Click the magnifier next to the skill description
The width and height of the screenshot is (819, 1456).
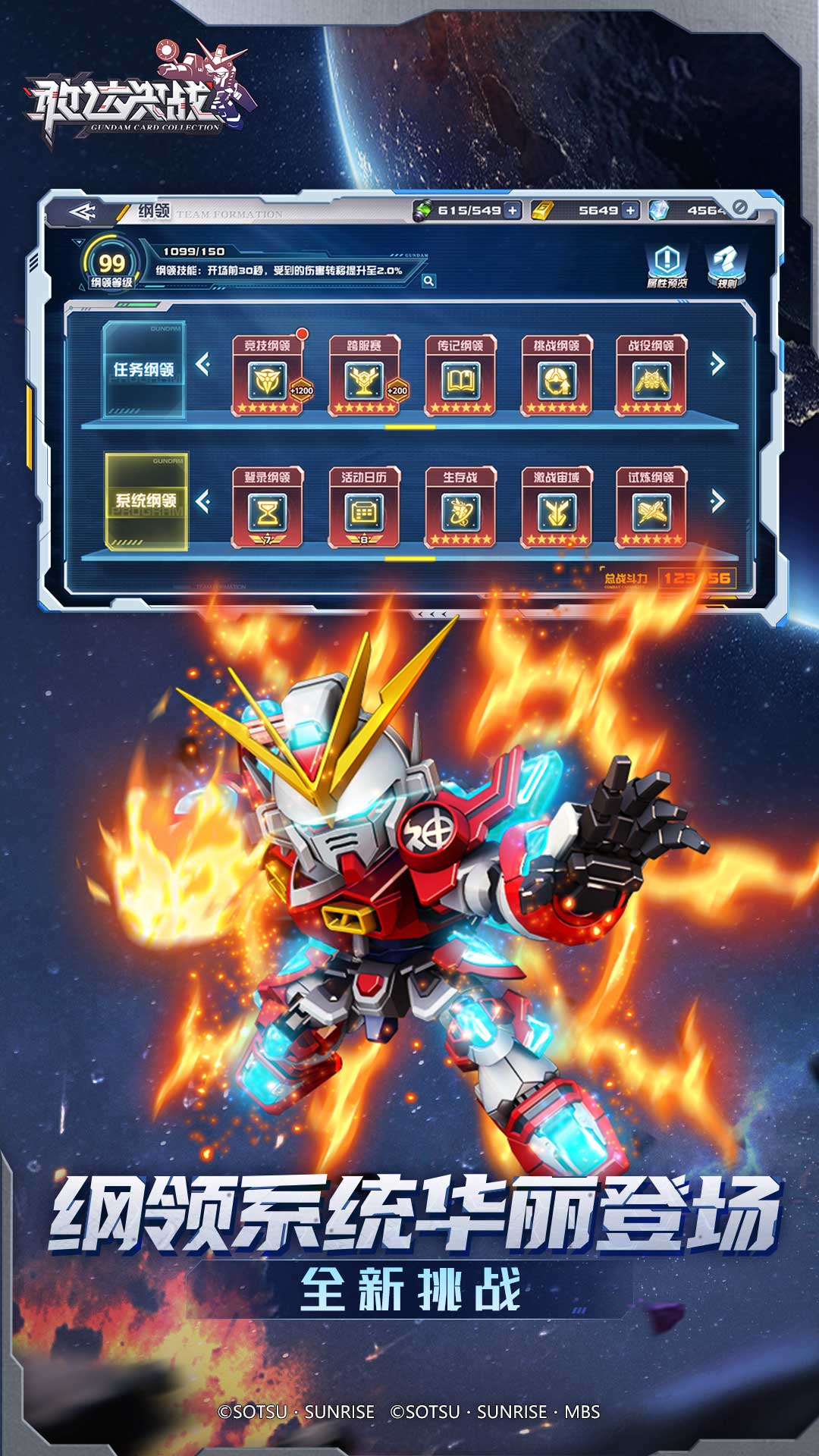coord(428,281)
